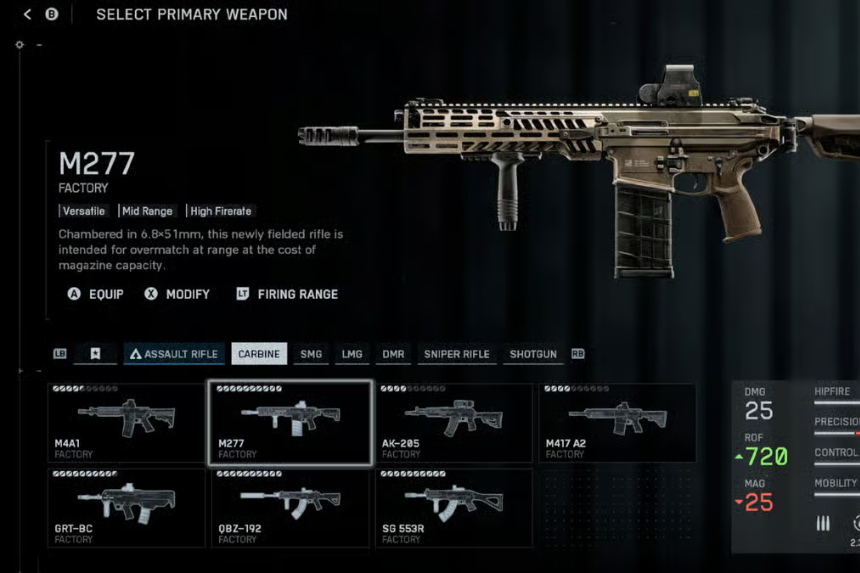Open the SMG weapon category

tap(311, 354)
